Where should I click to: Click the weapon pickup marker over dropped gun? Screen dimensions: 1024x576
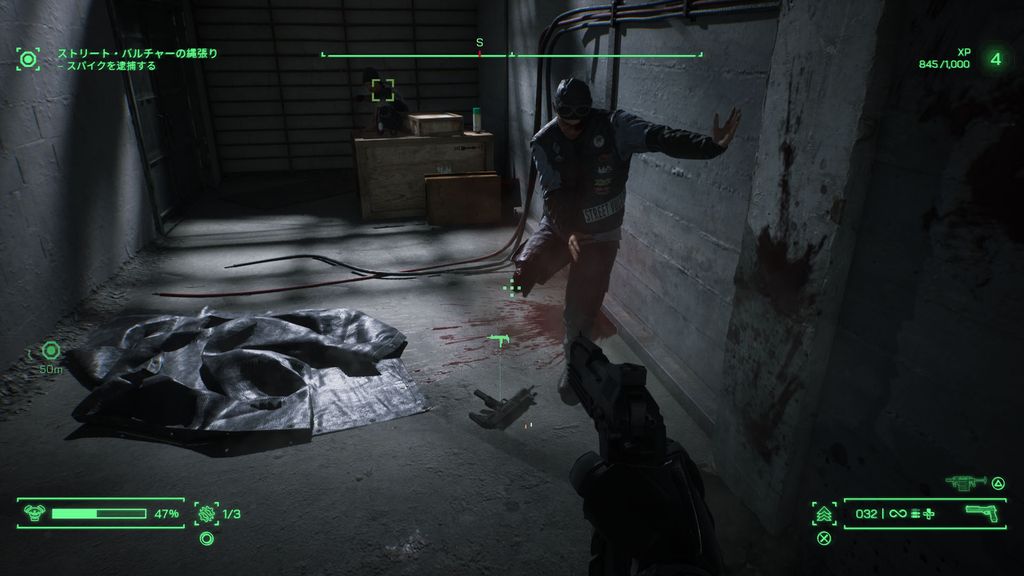point(499,343)
